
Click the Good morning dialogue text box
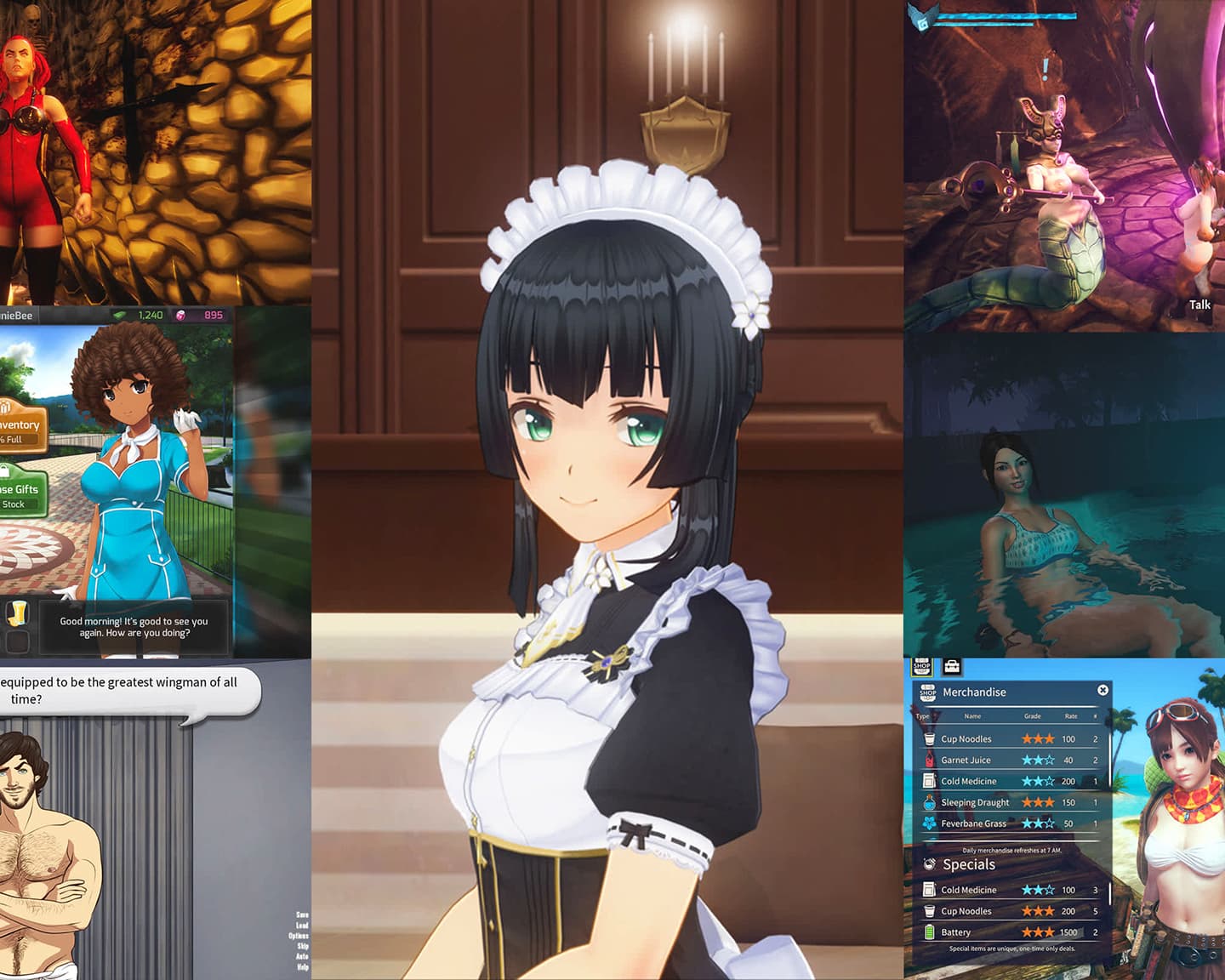133,627
